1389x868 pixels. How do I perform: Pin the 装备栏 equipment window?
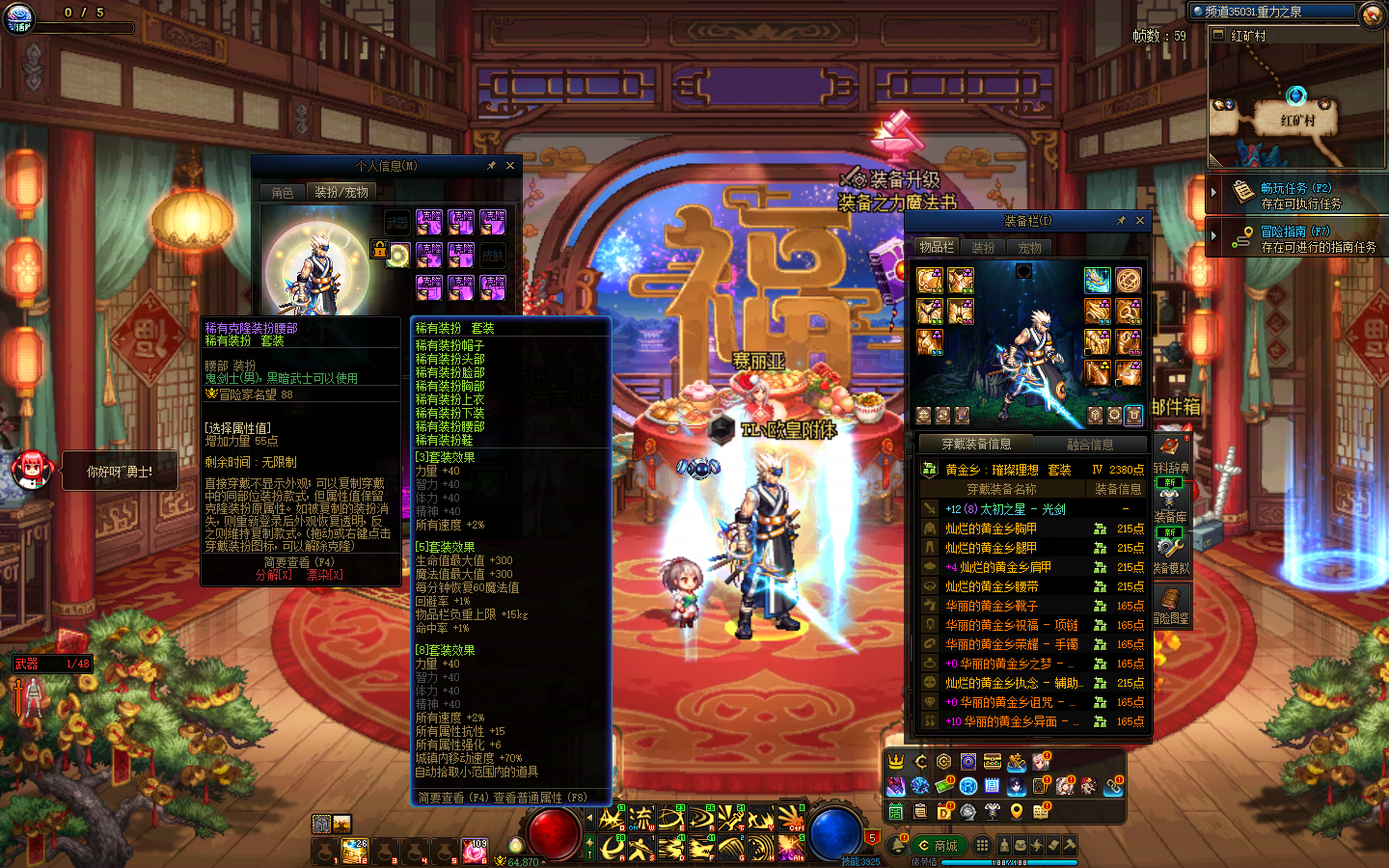point(1121,221)
